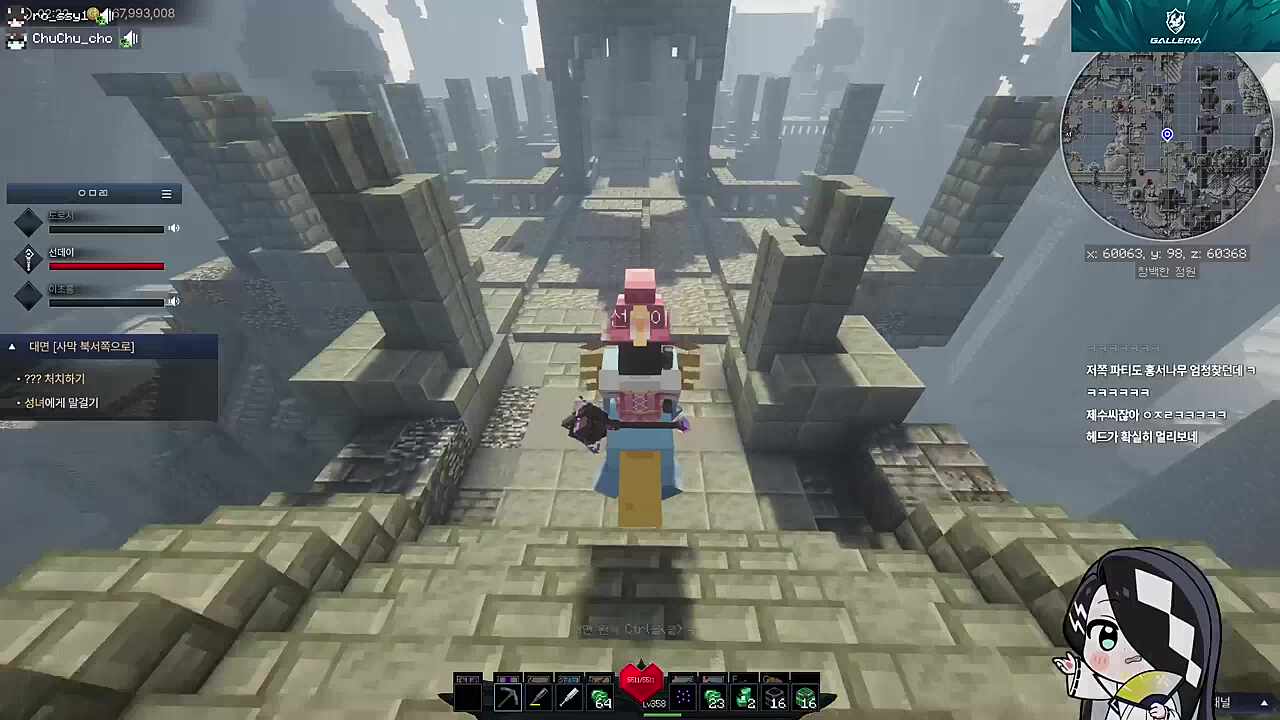1280x720 pixels.
Task: Select the '성녀에게 말걸기' quest objective
Action: coord(62,403)
